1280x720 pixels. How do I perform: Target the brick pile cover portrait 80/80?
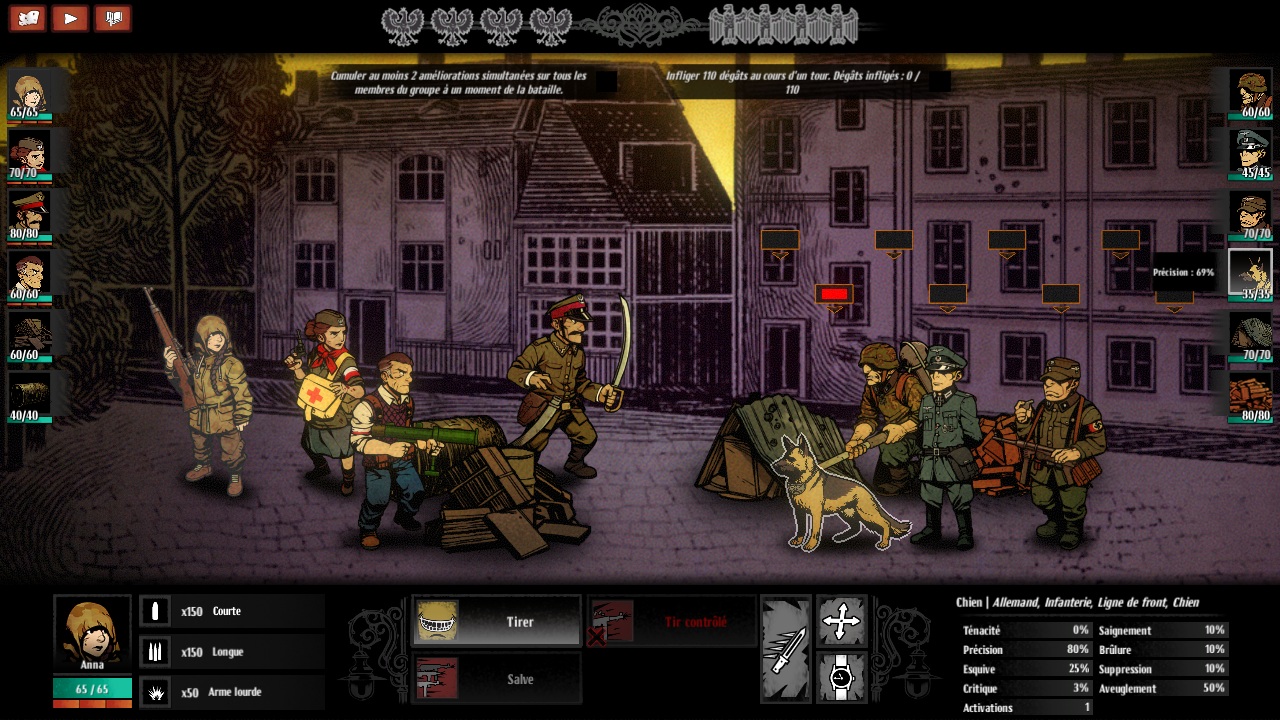[1250, 394]
